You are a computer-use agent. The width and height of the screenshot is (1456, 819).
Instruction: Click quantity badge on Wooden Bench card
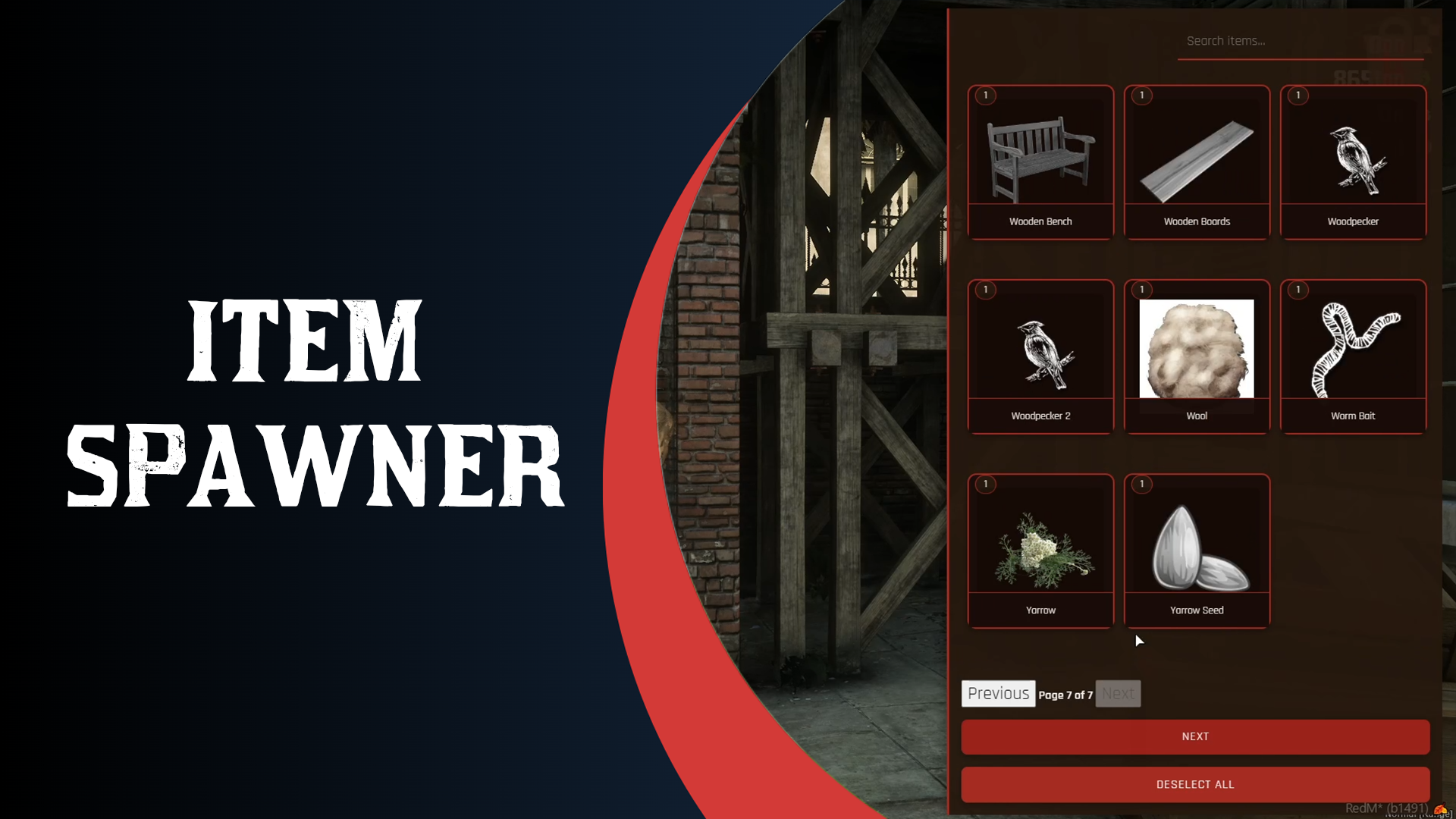[x=985, y=96]
